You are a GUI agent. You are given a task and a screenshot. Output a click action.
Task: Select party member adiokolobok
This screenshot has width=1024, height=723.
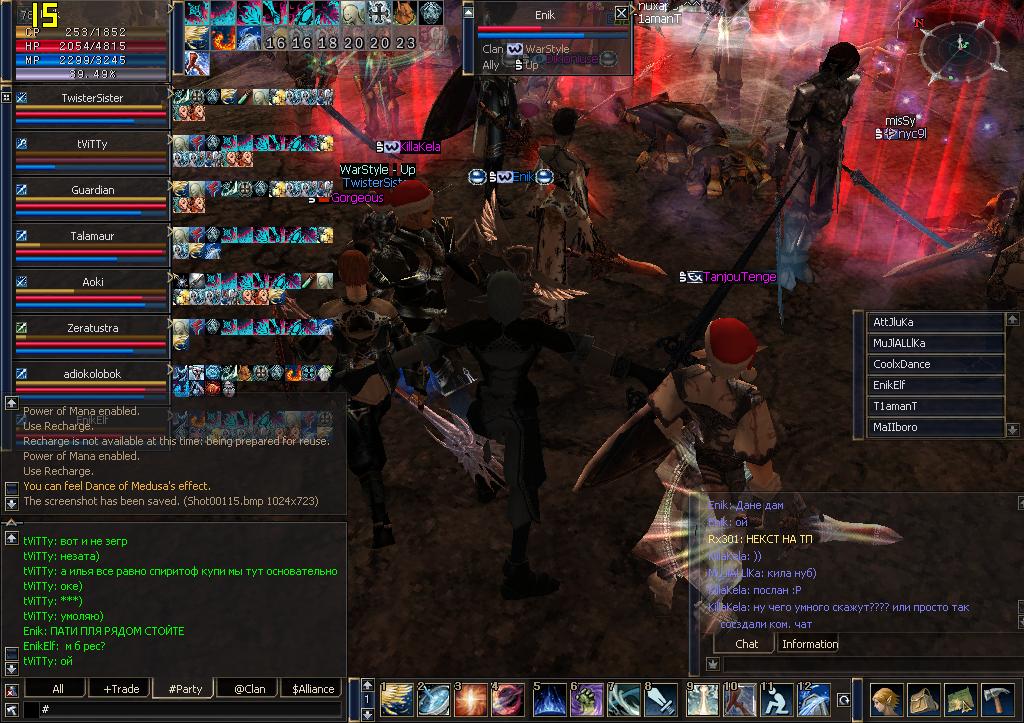(x=92, y=373)
